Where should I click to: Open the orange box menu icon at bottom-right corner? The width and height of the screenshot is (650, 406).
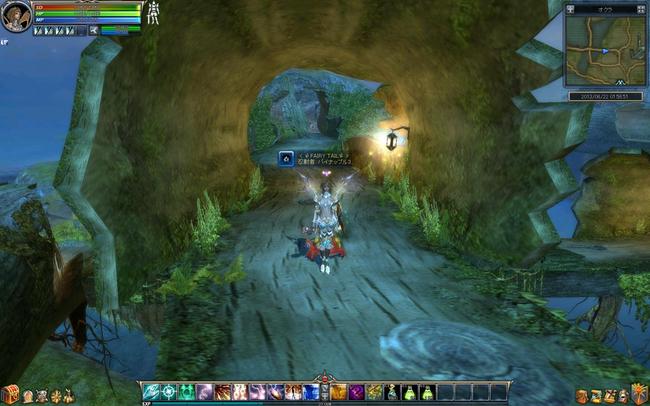(640, 393)
